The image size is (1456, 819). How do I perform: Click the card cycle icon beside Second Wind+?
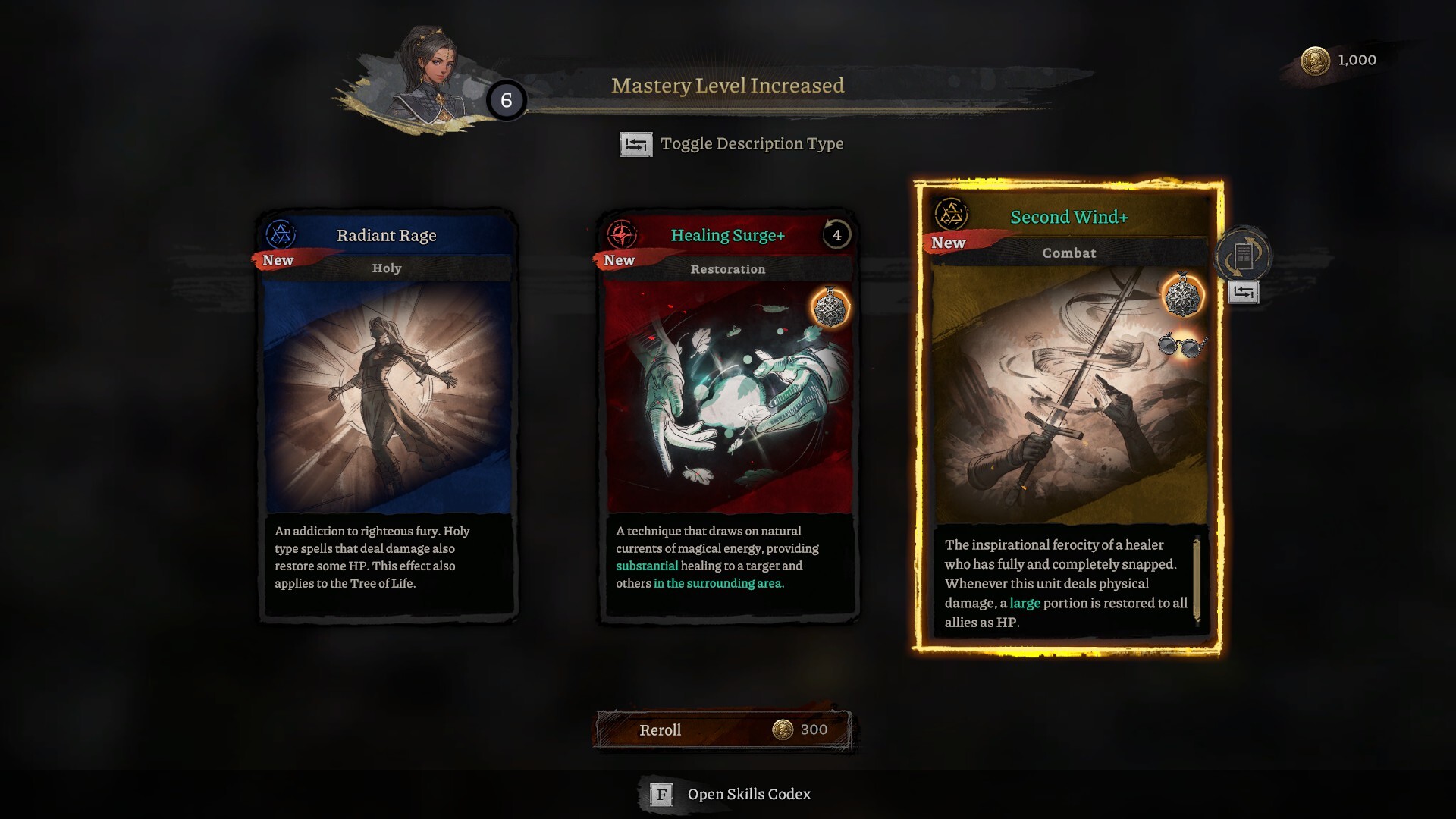coord(1244,256)
